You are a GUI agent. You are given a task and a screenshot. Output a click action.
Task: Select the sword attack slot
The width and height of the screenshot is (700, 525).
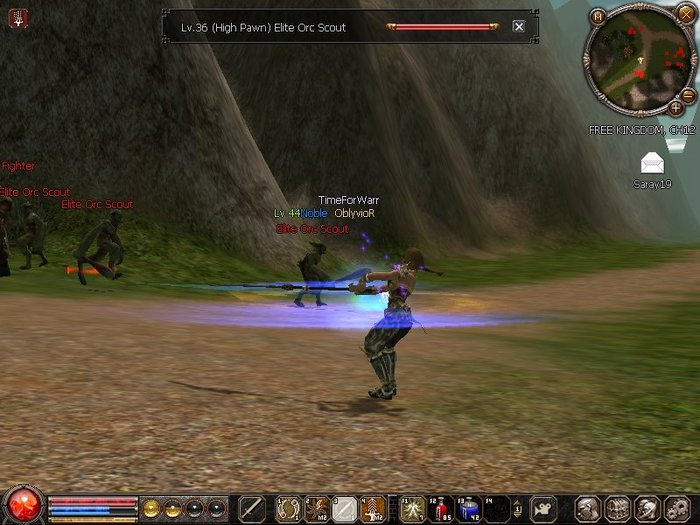pyautogui.click(x=251, y=508)
